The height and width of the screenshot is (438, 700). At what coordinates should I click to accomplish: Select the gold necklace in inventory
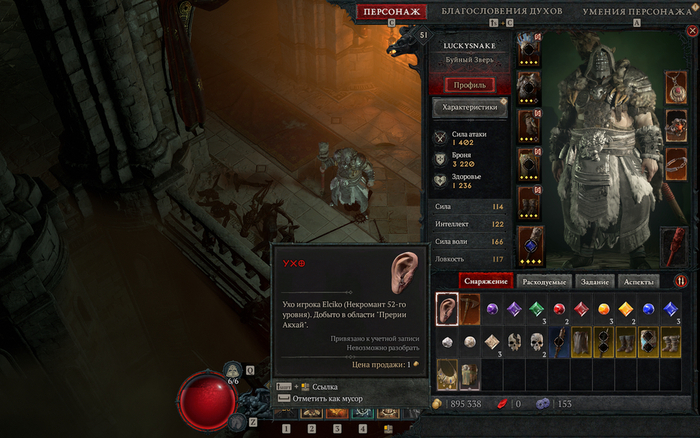tap(447, 372)
